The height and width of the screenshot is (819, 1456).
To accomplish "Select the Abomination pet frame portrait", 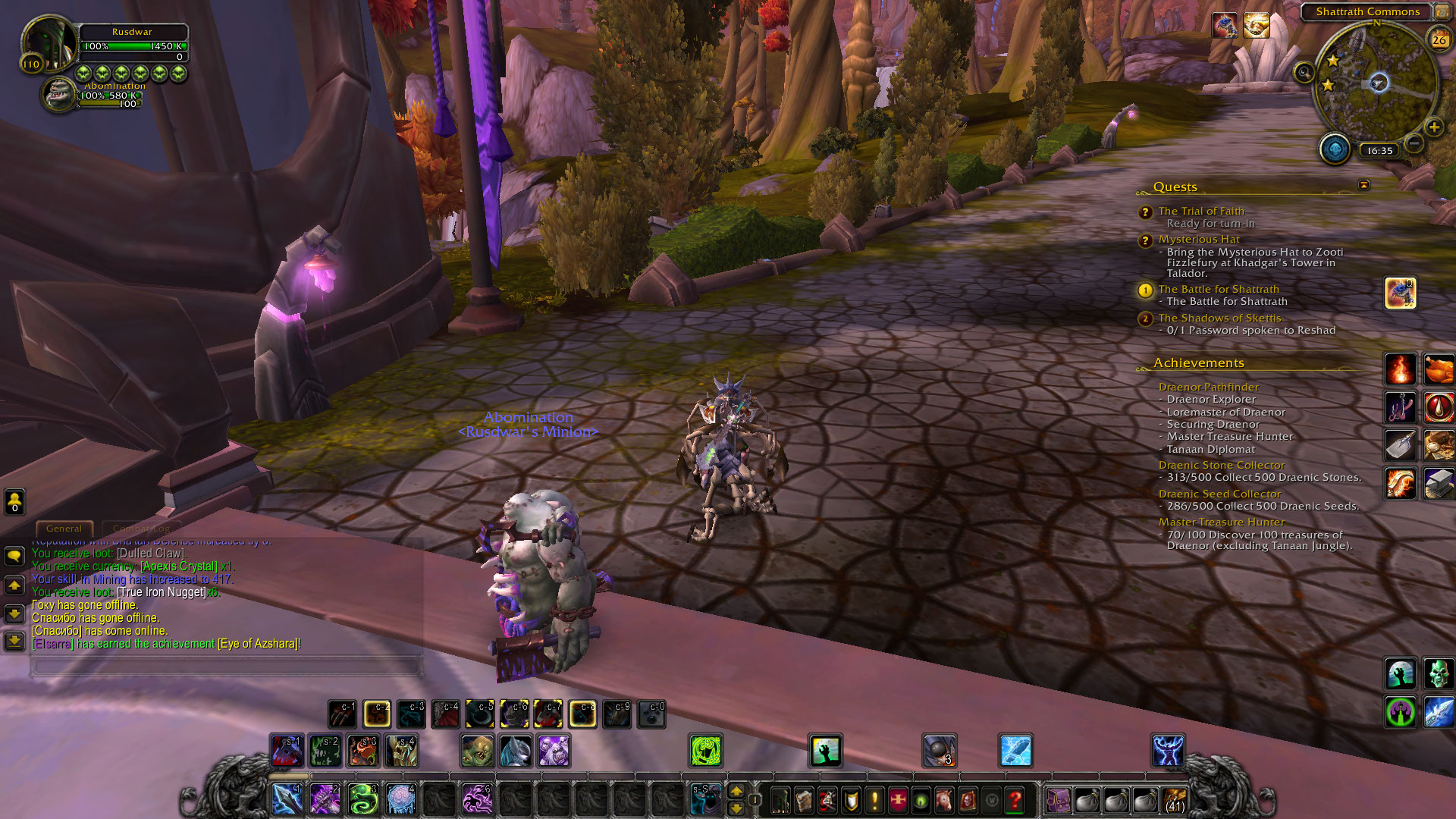I will pyautogui.click(x=58, y=95).
